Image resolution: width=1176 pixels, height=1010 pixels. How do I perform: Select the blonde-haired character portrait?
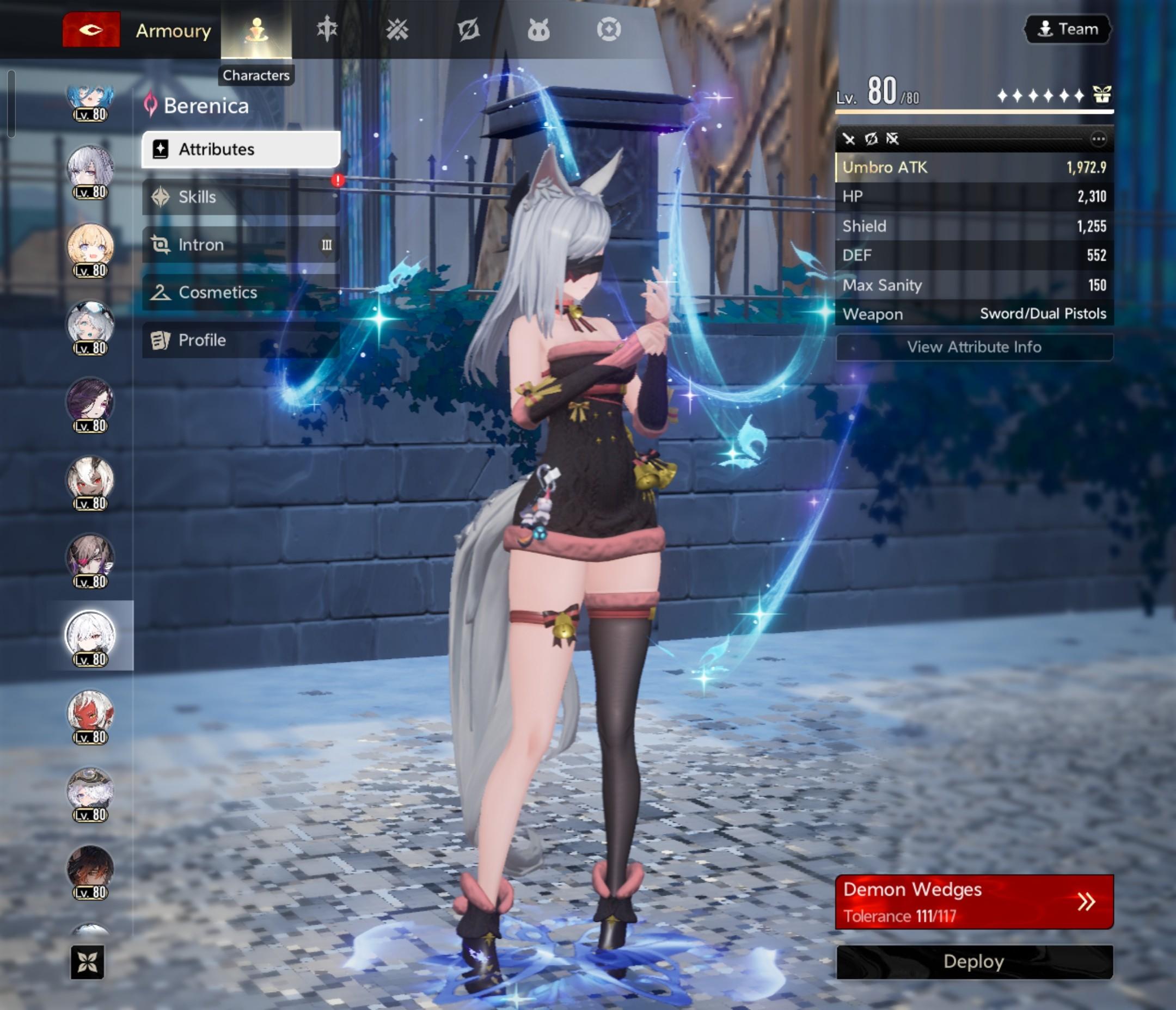[x=90, y=247]
